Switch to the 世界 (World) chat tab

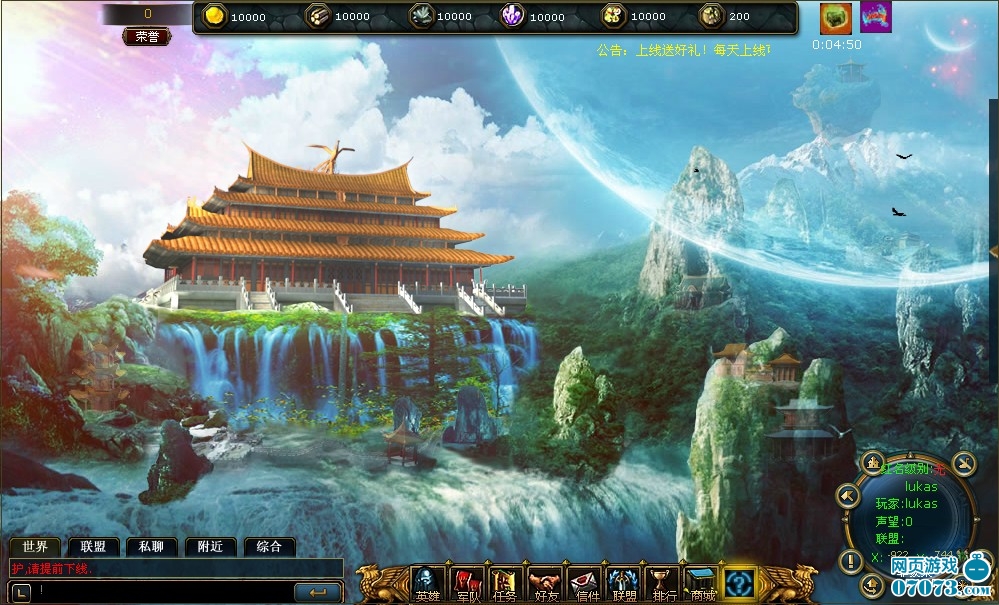pos(35,547)
